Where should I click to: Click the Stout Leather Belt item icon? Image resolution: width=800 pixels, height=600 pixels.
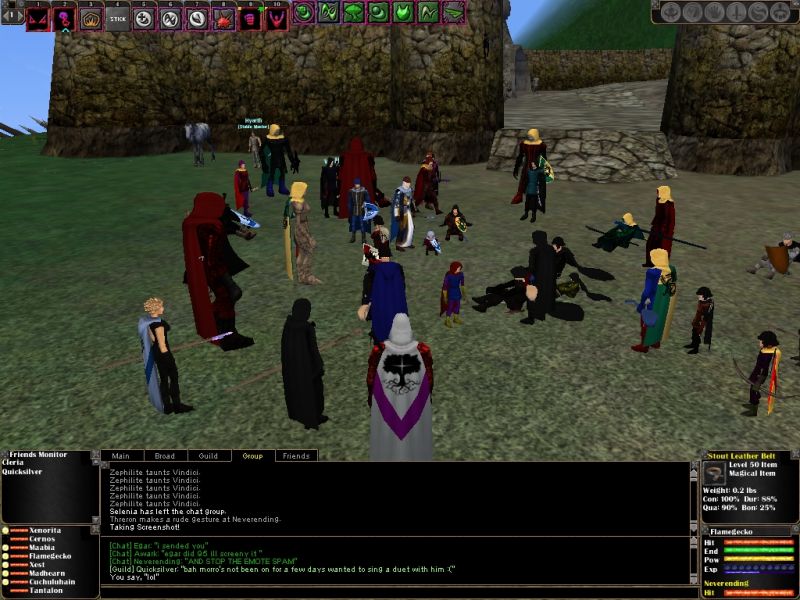(x=715, y=475)
